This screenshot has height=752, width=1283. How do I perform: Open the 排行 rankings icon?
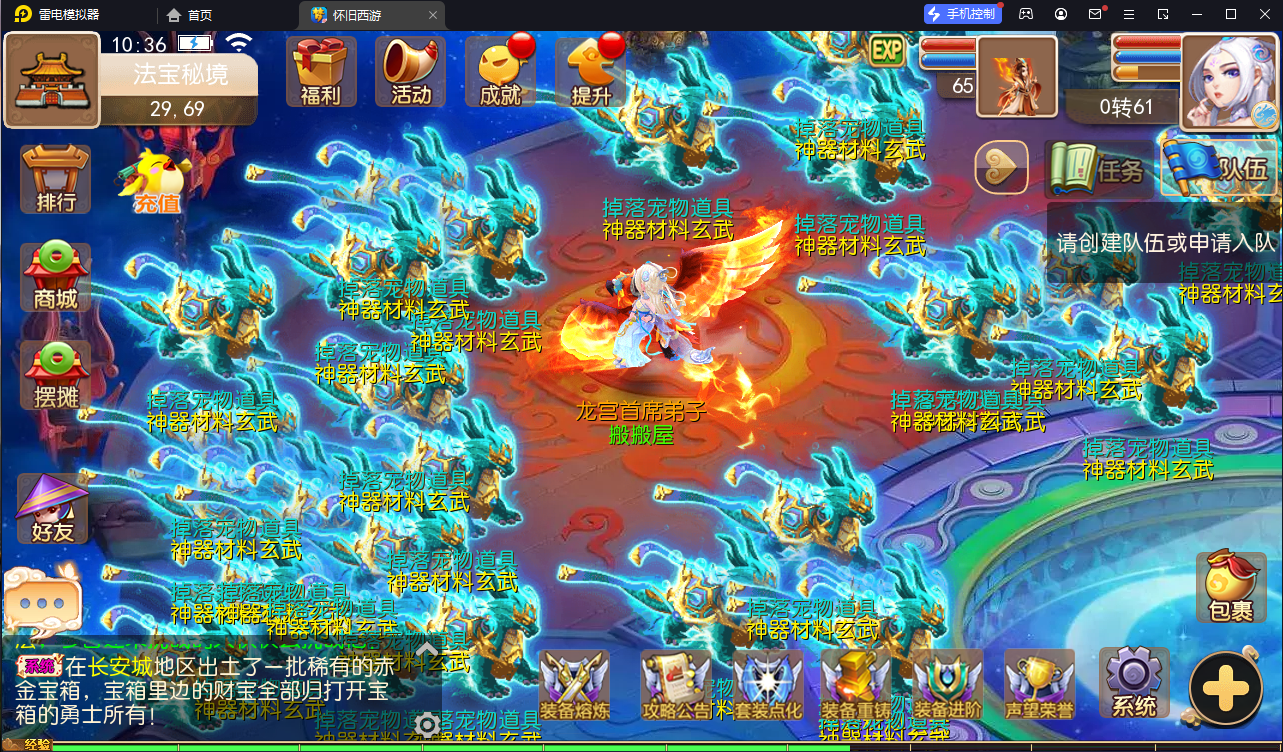pos(53,180)
